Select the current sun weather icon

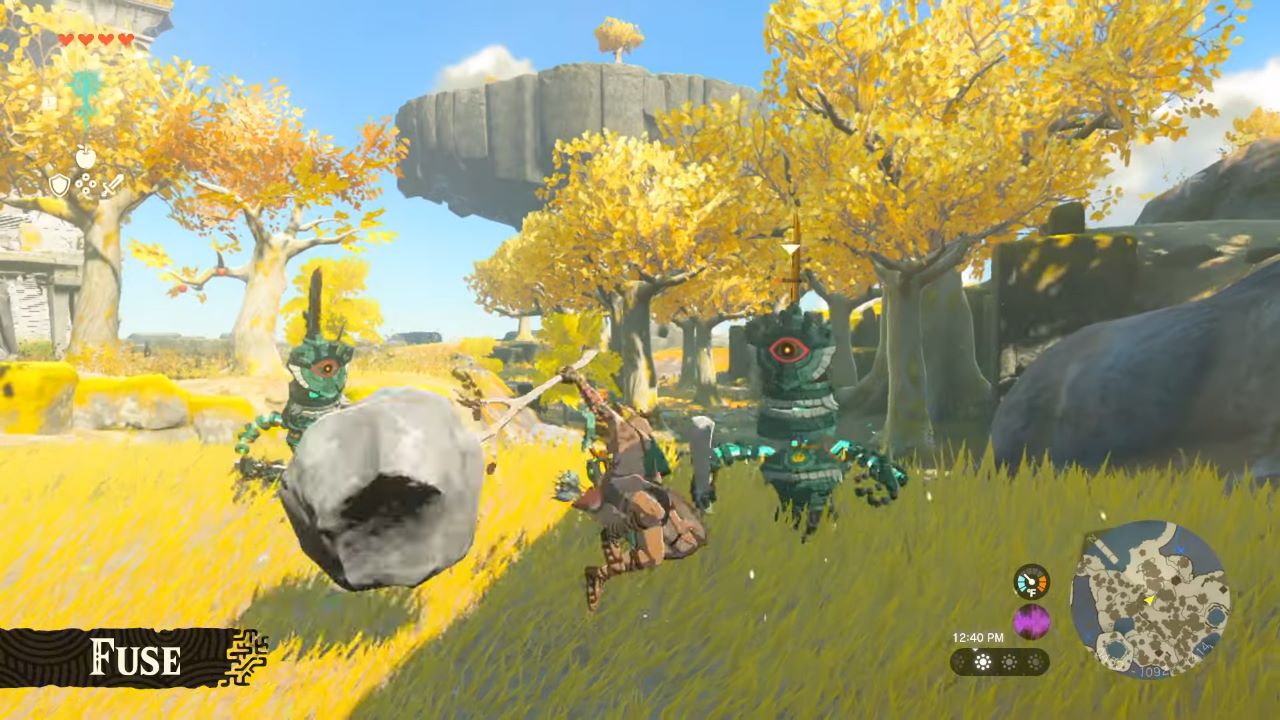tap(984, 662)
